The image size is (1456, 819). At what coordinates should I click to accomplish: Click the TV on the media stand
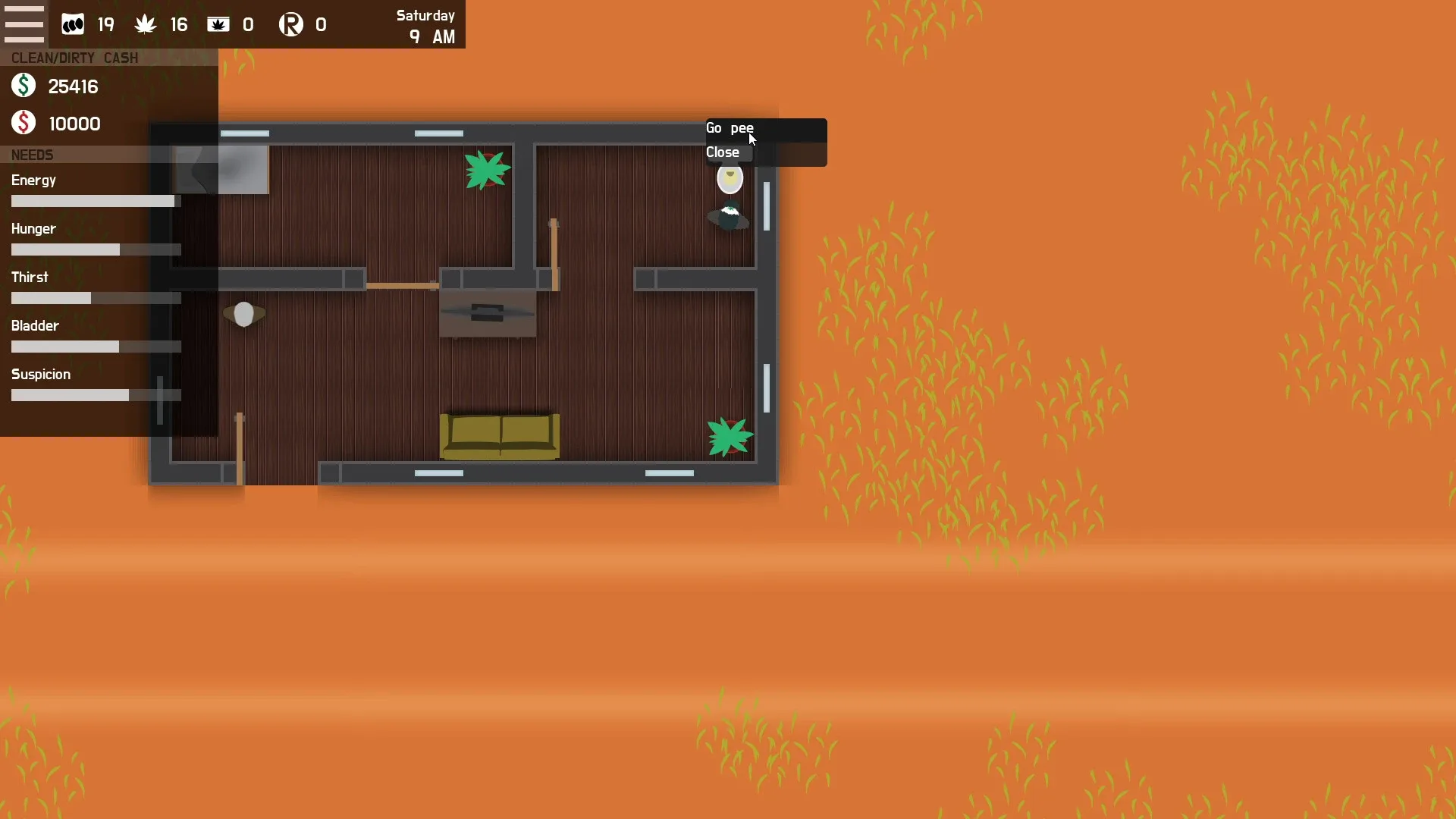coord(486,312)
